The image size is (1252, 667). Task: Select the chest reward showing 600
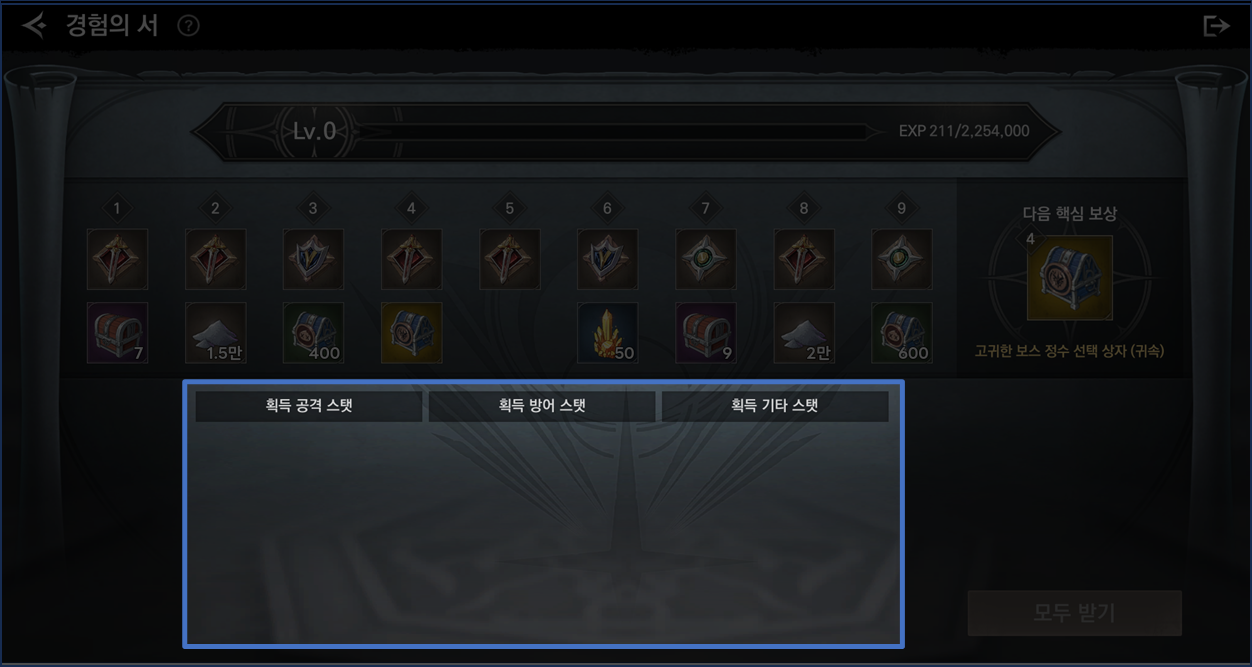(902, 333)
